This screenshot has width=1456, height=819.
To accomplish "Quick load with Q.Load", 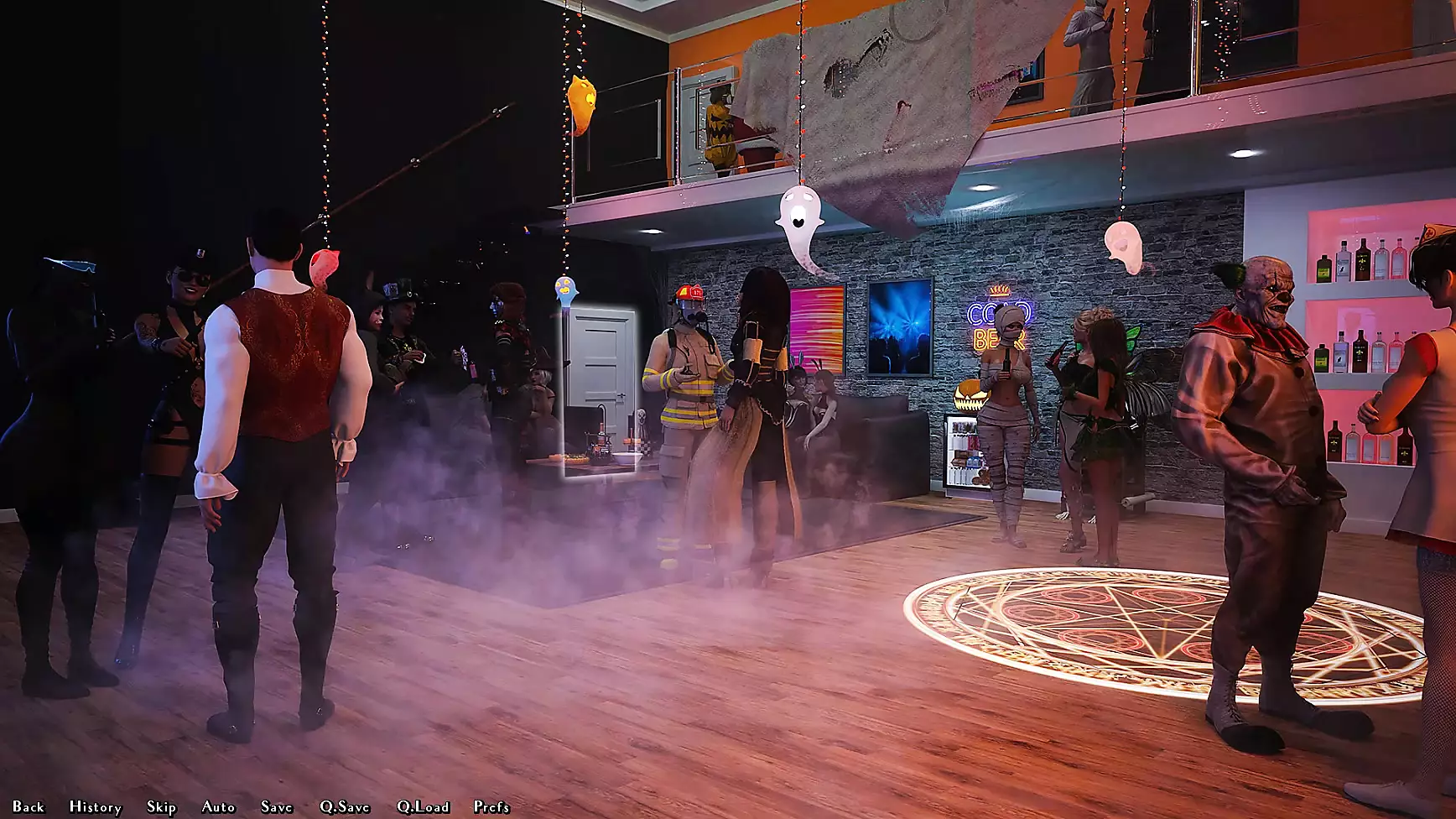I will click(x=423, y=806).
